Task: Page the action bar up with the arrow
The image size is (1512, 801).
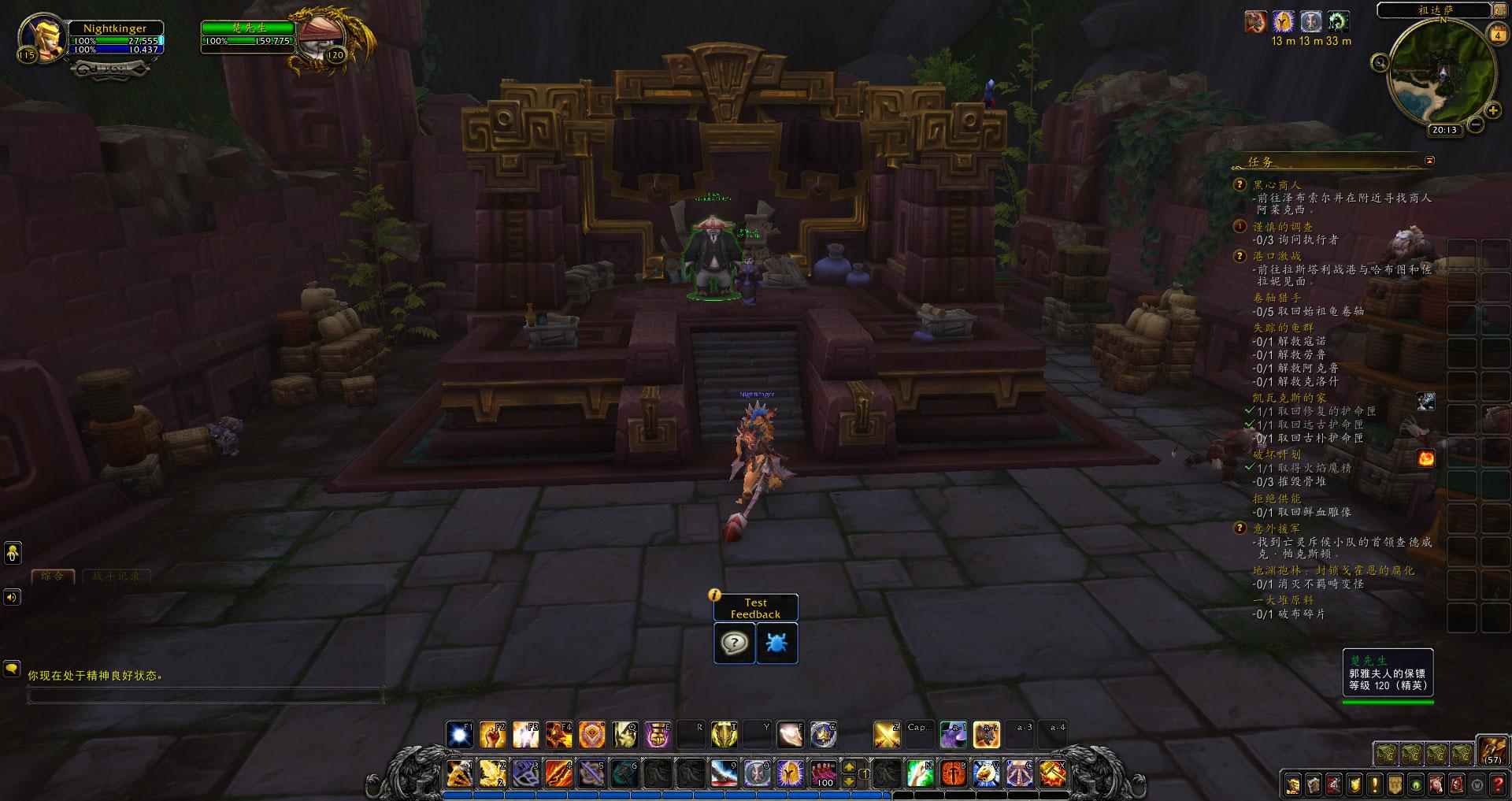Action: click(849, 767)
